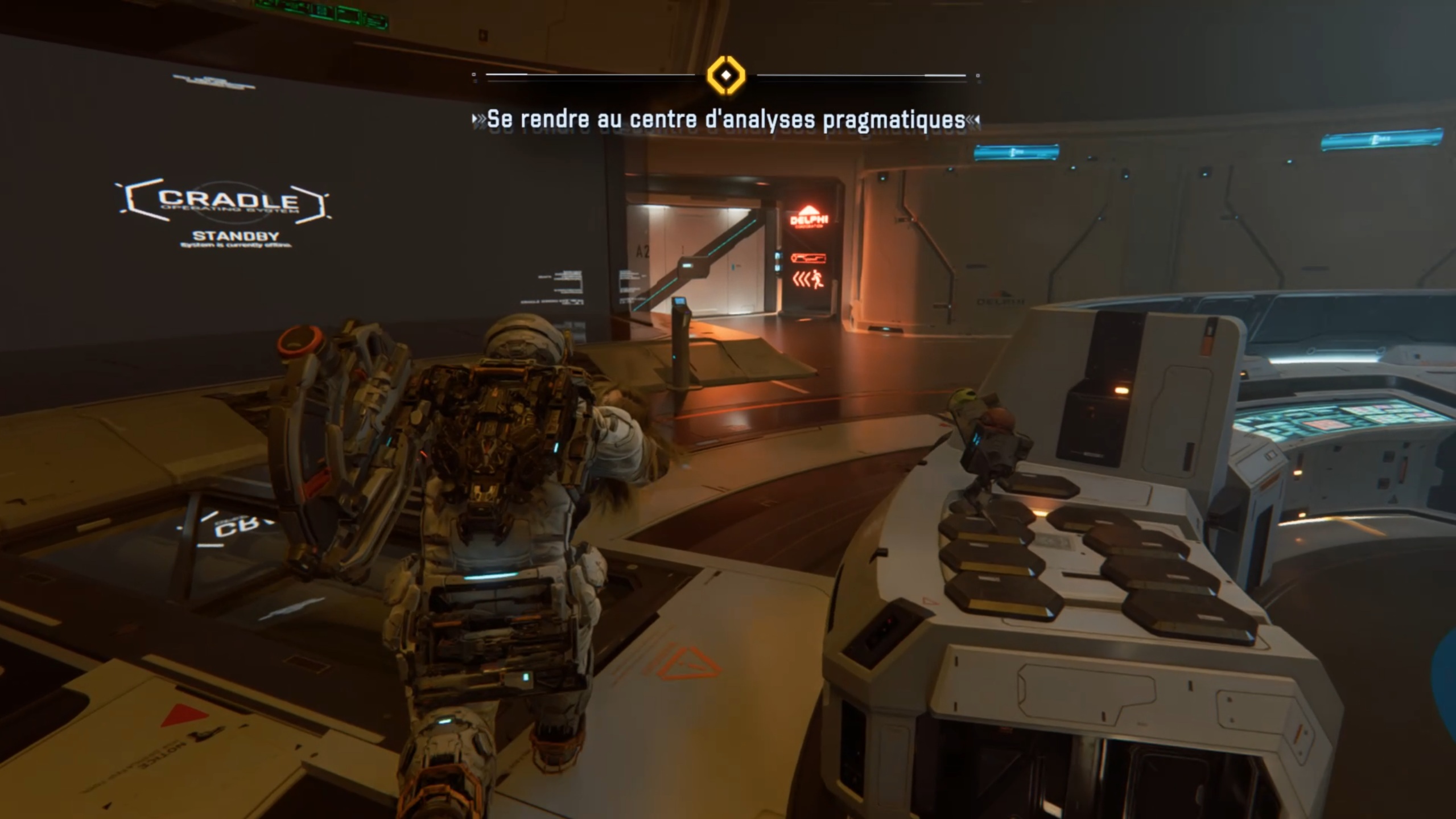Screen dimensions: 1456x819
Task: Select the objective text 'Se rendre au centre d'analyses pragmatiques'
Action: [x=726, y=120]
